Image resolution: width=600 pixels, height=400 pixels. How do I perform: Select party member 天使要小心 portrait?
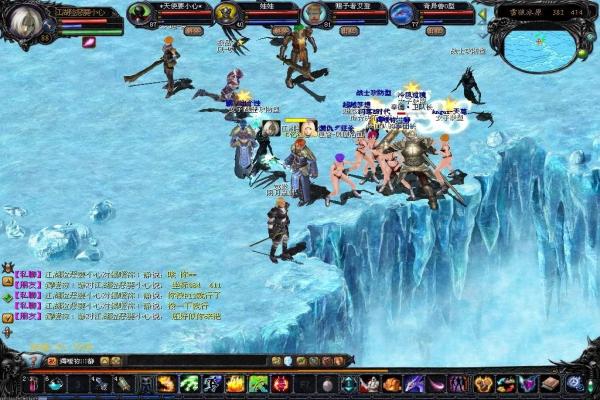tap(139, 15)
